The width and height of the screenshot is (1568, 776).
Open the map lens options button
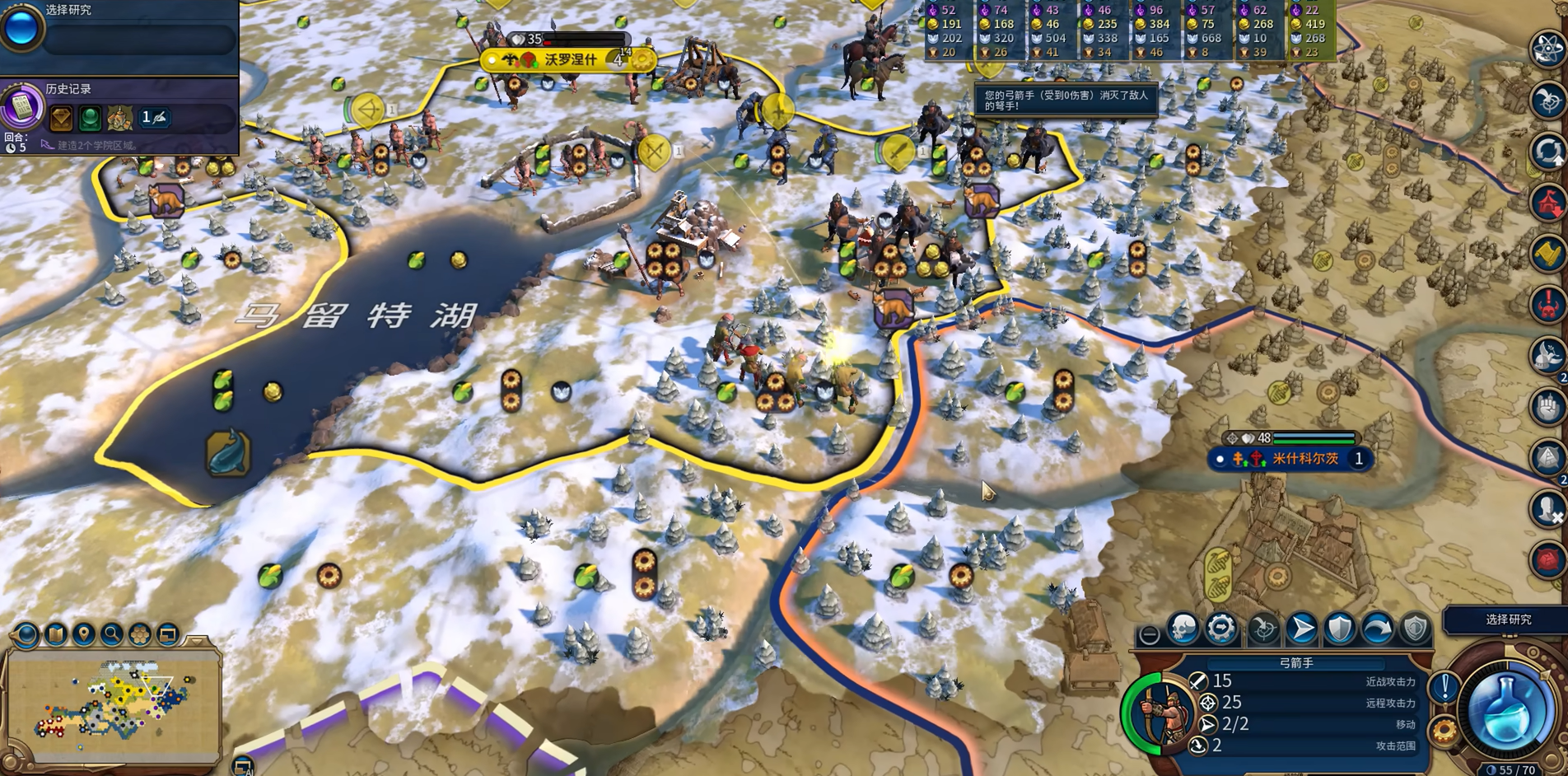(x=27, y=634)
